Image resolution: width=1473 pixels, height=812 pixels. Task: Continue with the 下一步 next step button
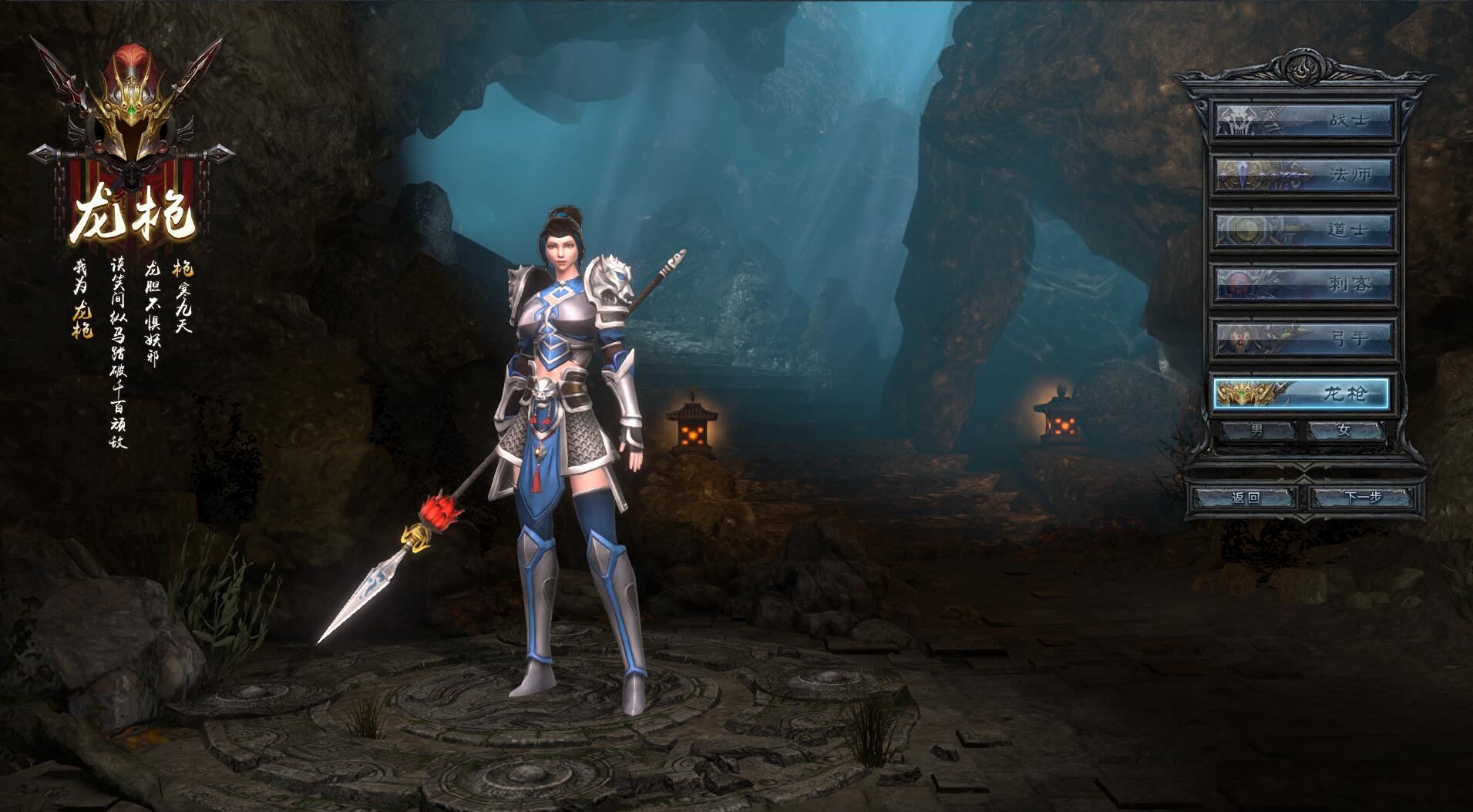click(x=1363, y=497)
